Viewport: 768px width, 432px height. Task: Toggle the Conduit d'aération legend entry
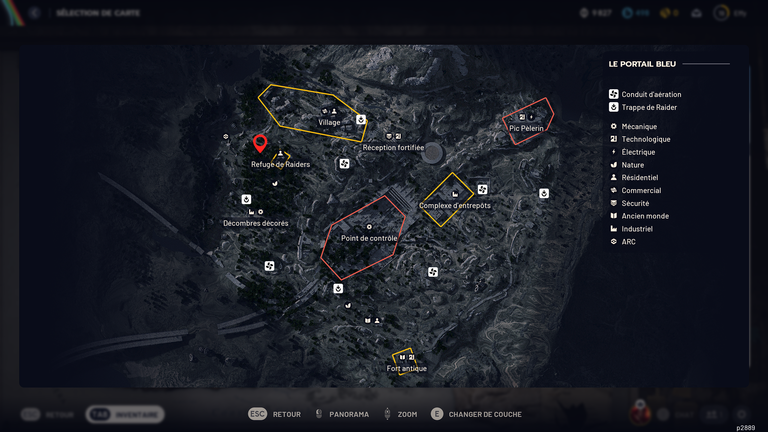[x=651, y=94]
